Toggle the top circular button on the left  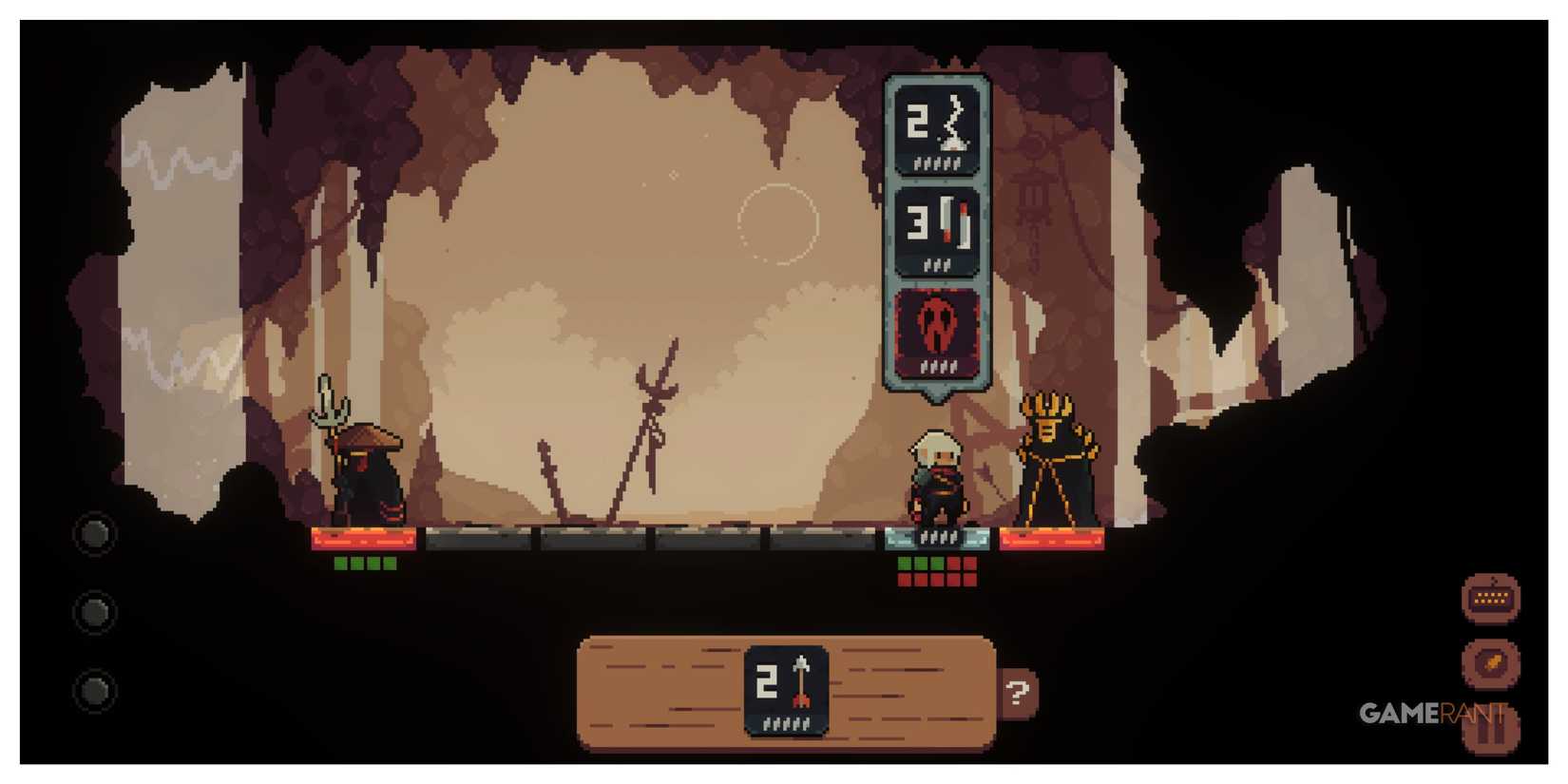(x=94, y=534)
